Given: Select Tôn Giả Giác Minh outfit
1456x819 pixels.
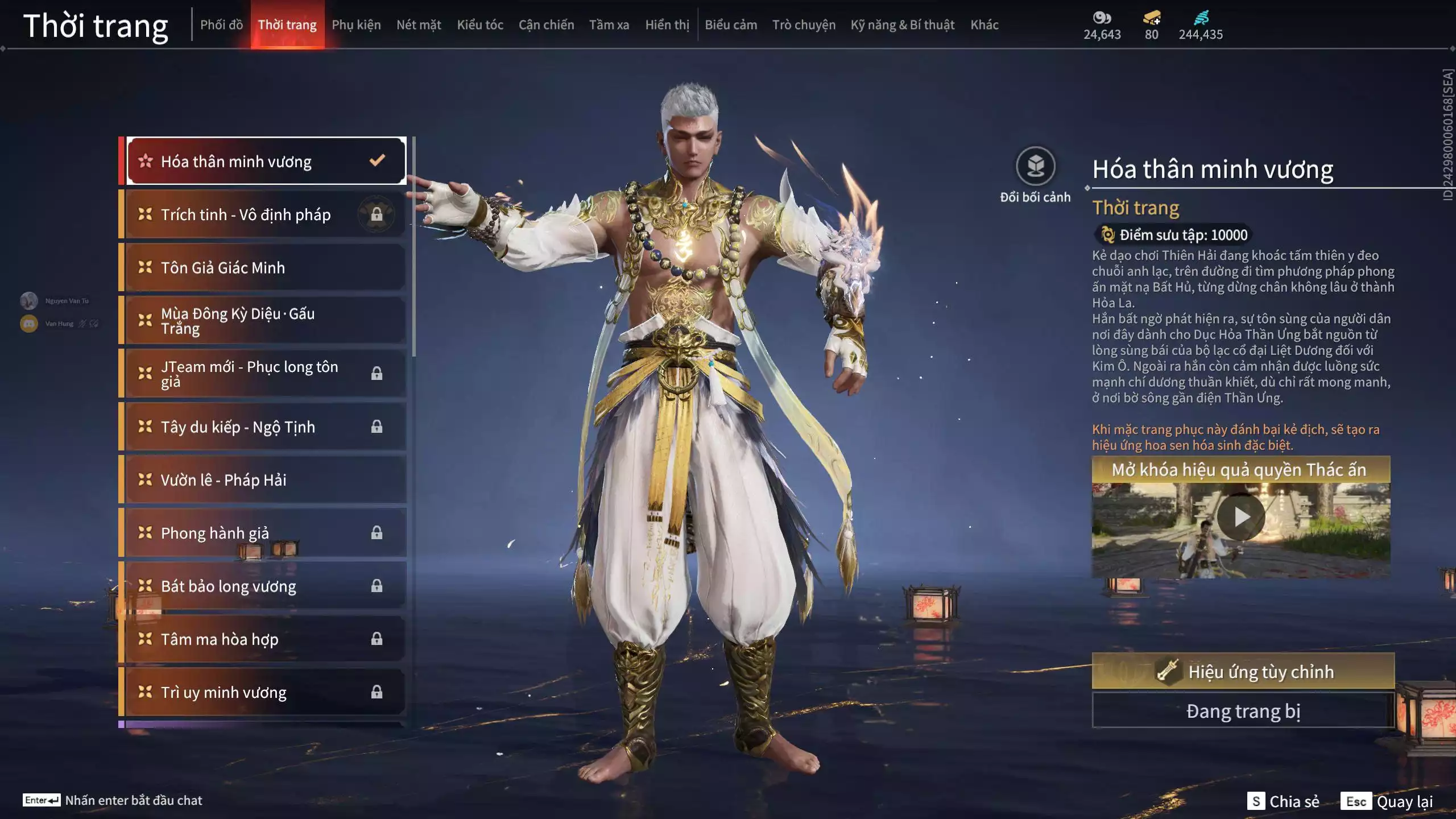Looking at the screenshot, I should click(266, 267).
